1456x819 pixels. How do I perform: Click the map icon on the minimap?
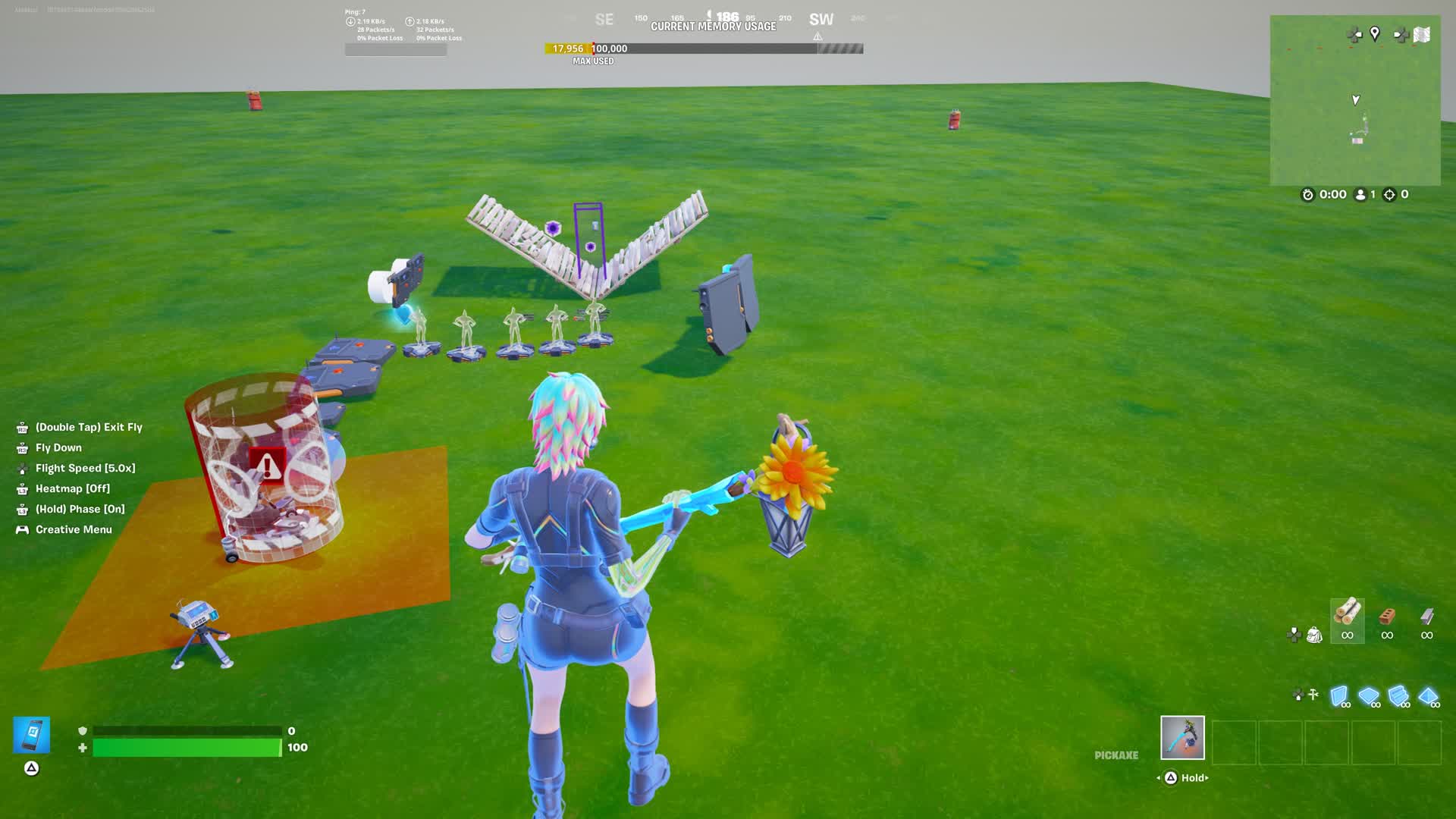click(x=1421, y=34)
